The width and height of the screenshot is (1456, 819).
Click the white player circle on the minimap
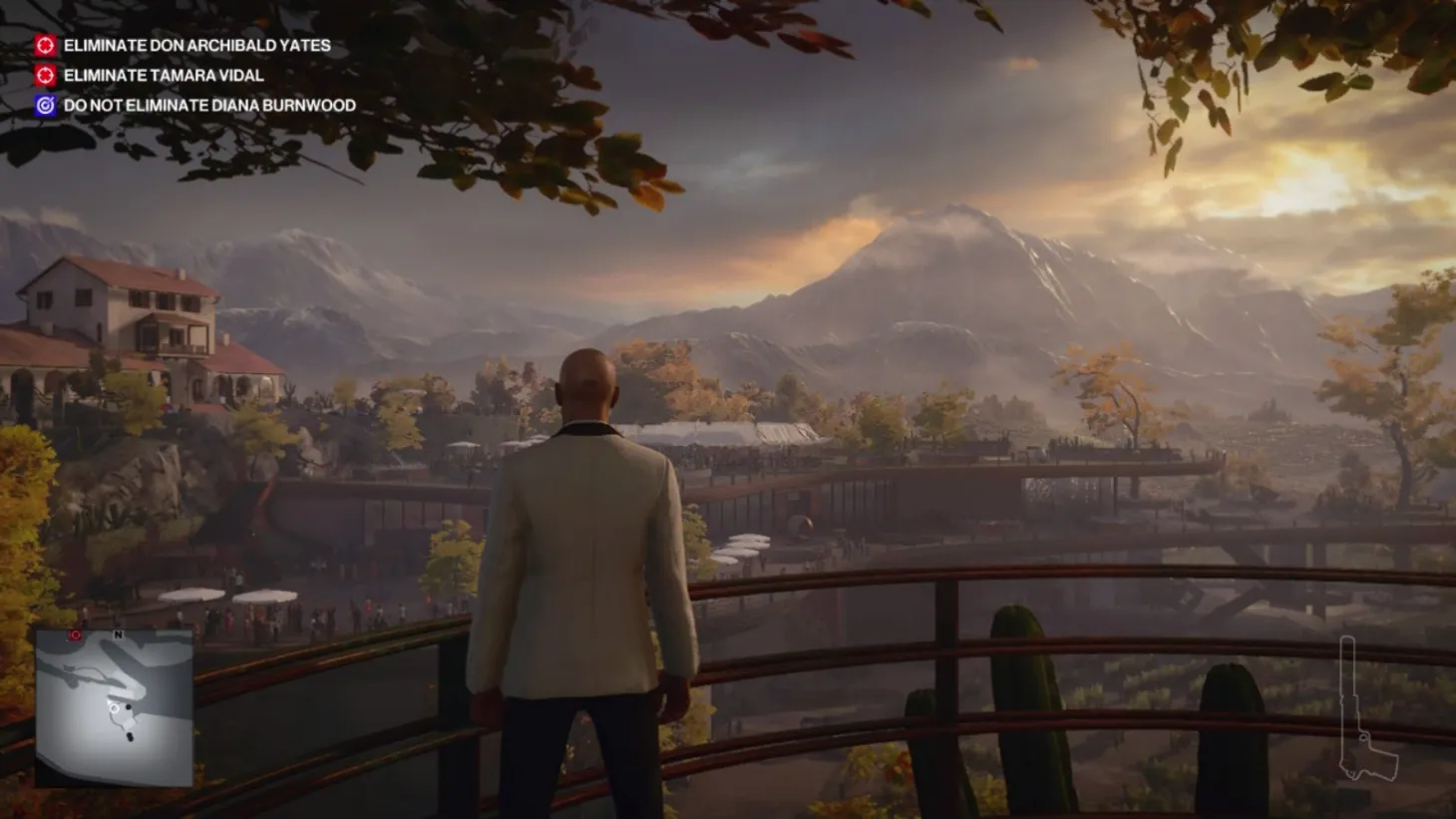(115, 708)
